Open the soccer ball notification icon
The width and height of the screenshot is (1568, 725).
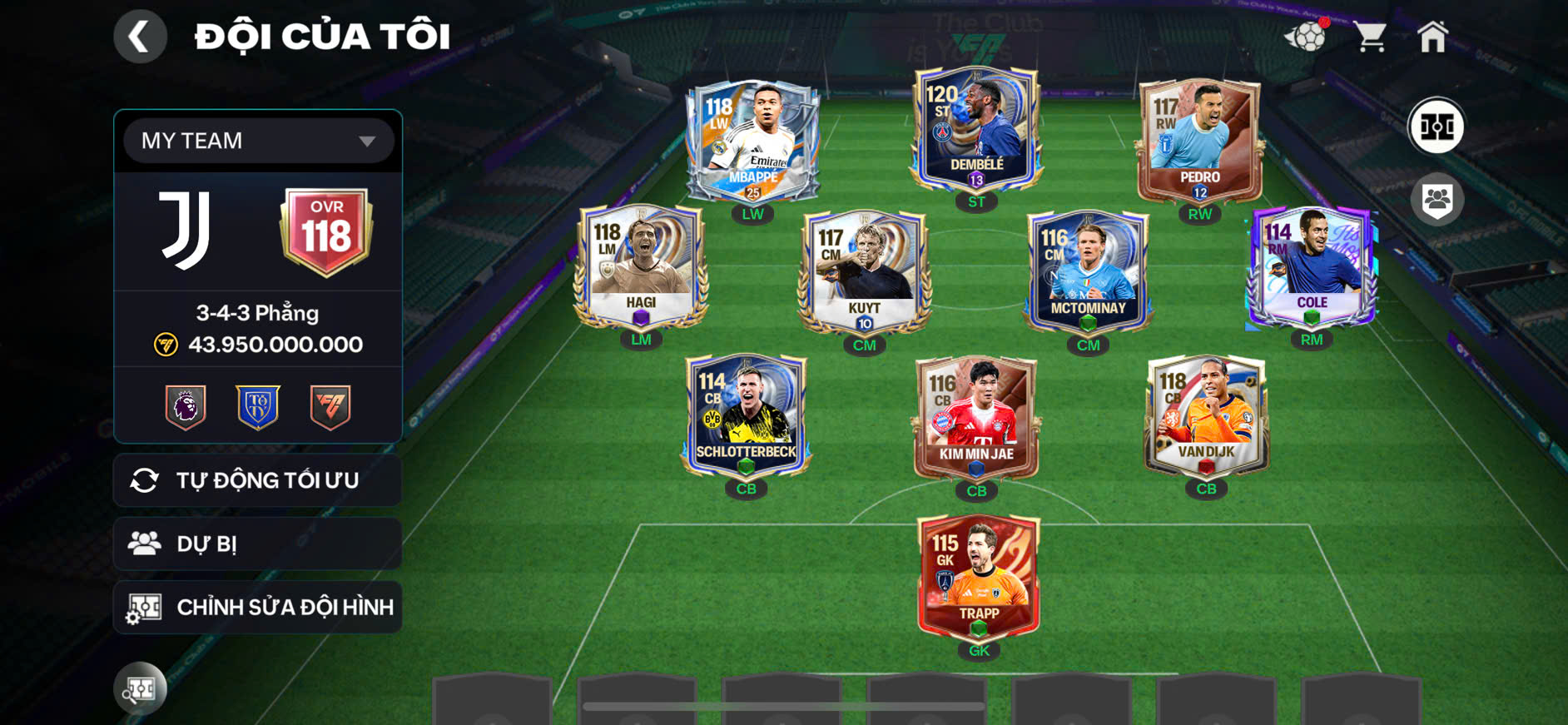coord(1307,37)
